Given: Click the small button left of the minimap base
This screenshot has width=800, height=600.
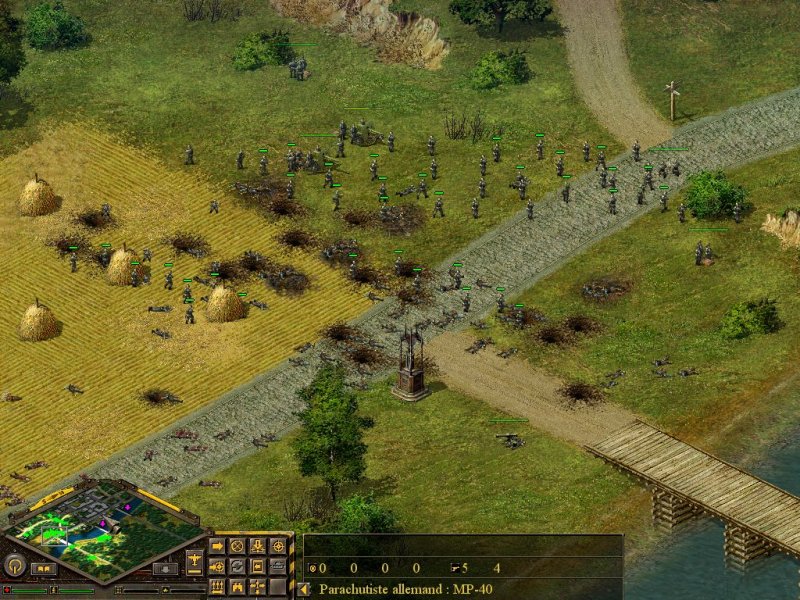Looking at the screenshot, I should tap(44, 568).
